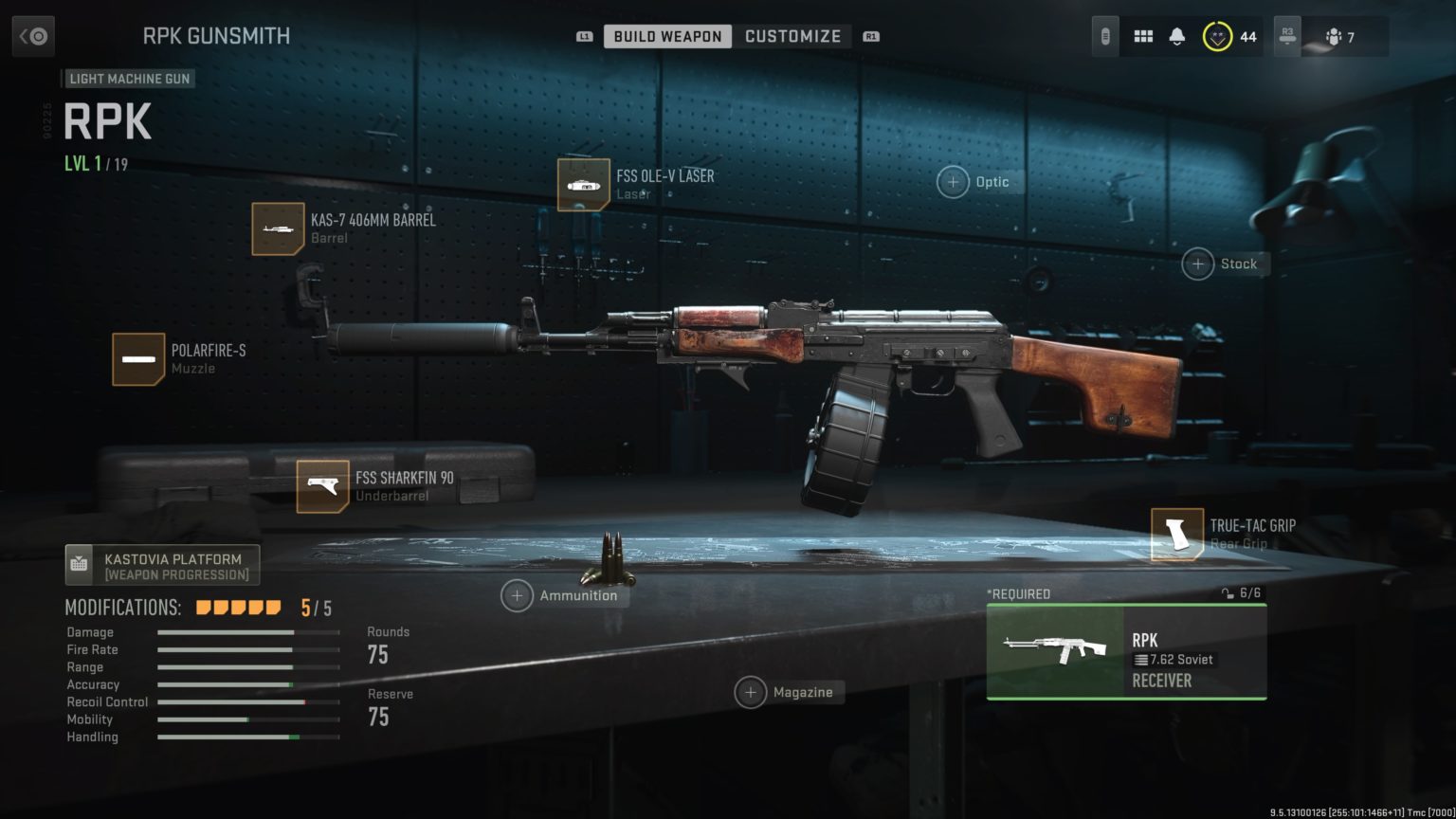The image size is (1456, 819).
Task: Open the Ammunition attachment slot
Action: pos(517,595)
